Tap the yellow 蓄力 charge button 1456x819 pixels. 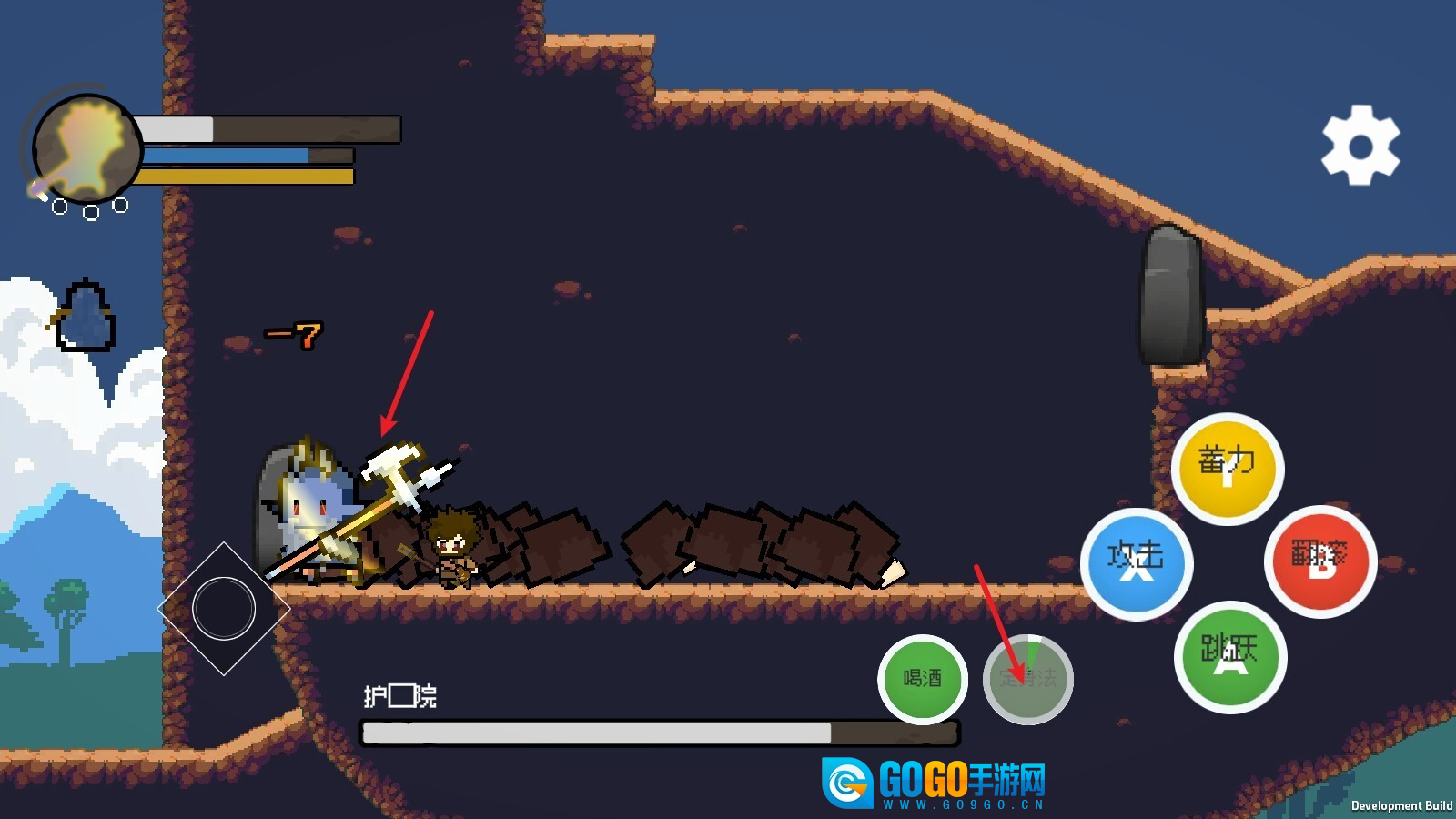[1227, 468]
